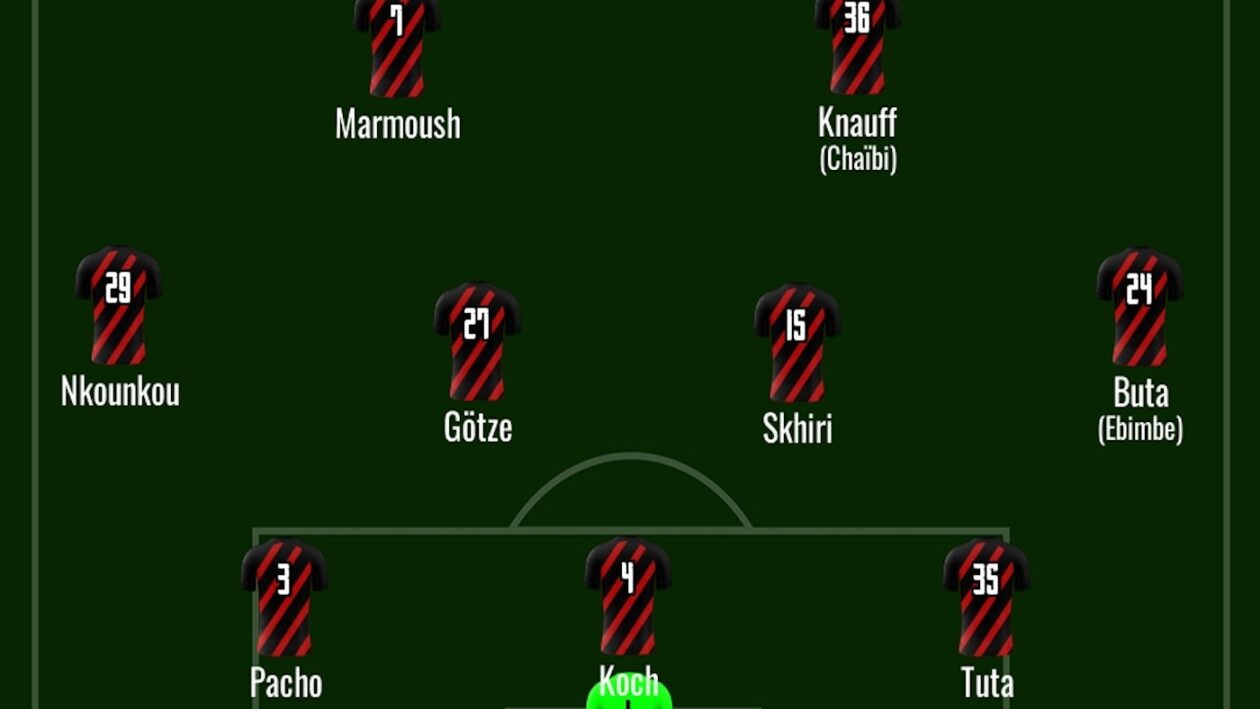
Task: Click Skhiri's number 15 shirt
Action: pos(797,342)
